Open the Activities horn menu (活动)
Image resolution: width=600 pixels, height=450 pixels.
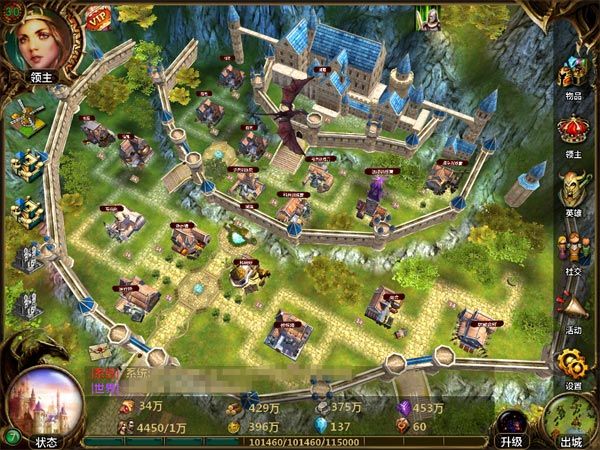coord(573,308)
